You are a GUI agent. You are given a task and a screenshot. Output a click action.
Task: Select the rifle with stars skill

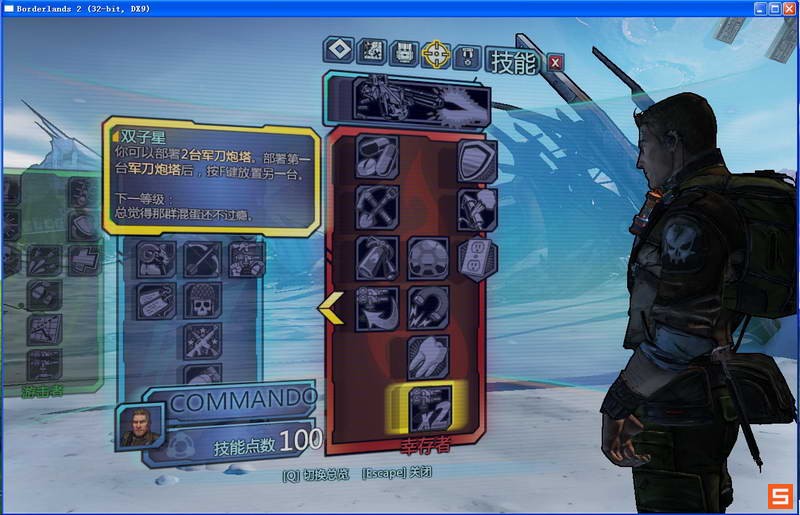point(203,340)
